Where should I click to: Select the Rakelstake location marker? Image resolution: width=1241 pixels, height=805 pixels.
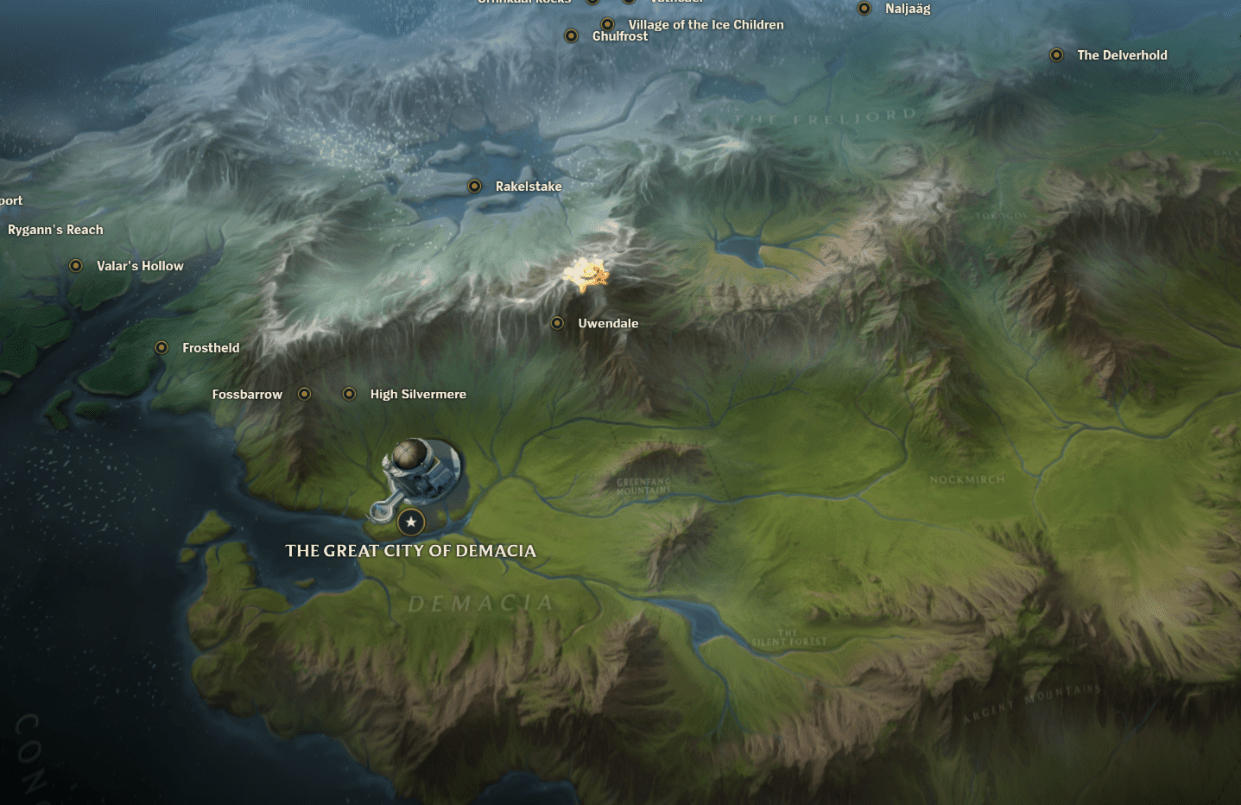(475, 186)
